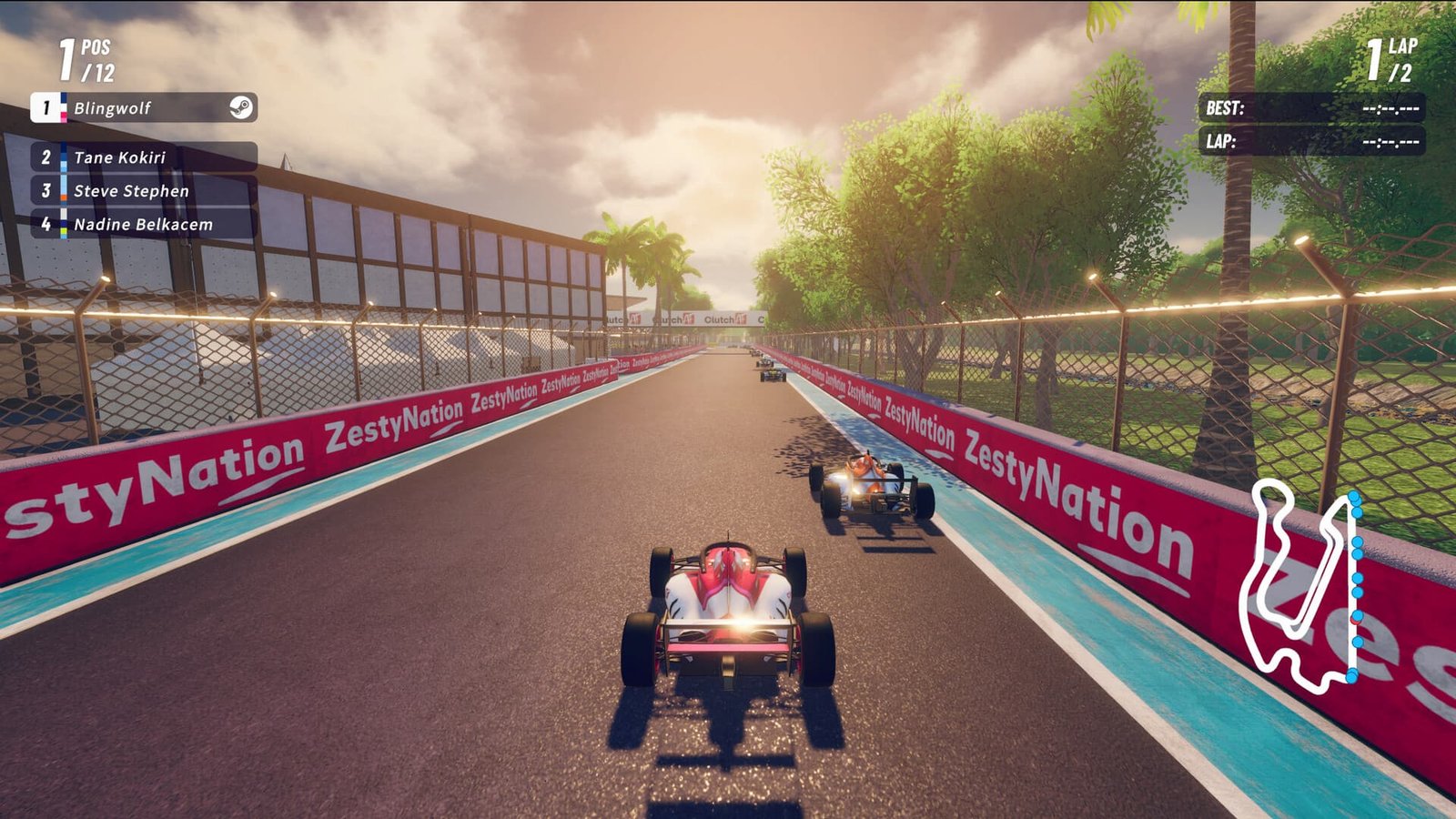The height and width of the screenshot is (819, 1456).
Task: Click the color stripe beside Nadine Belkacem's name
Action: pos(62,221)
